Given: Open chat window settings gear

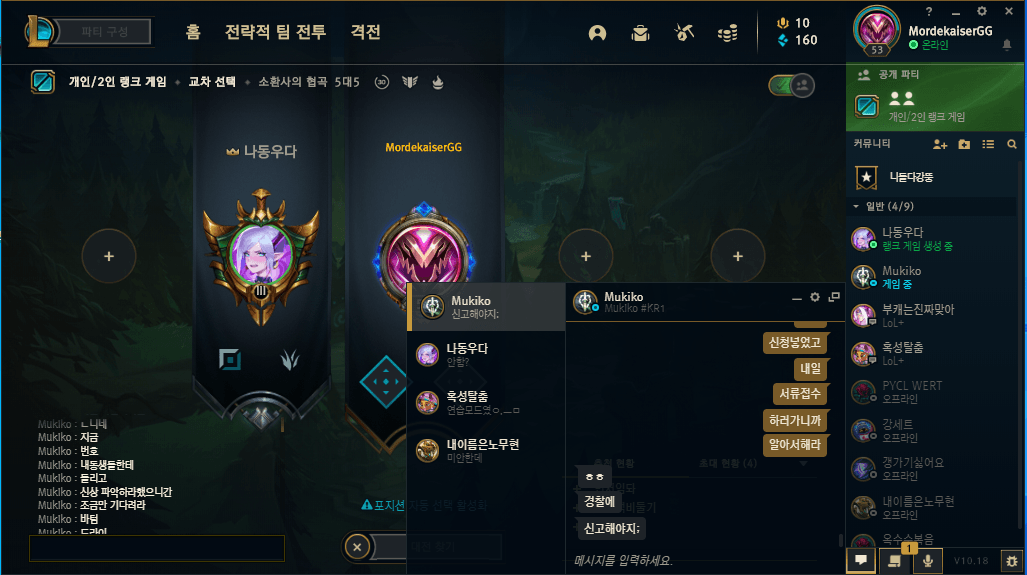Looking at the screenshot, I should 815,297.
